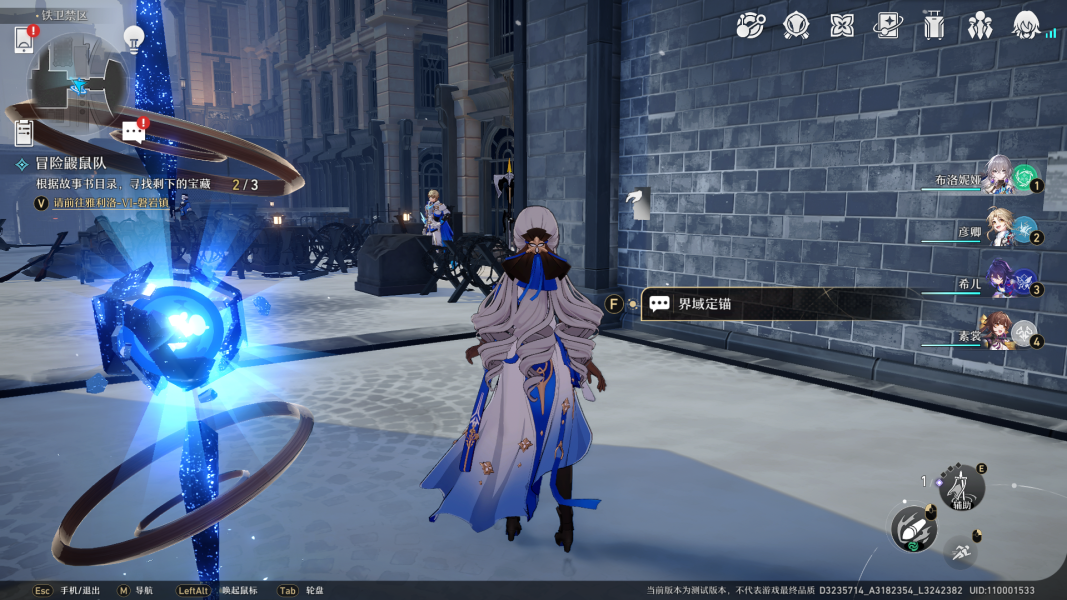Select the 冒险鼹鼠队 quest tracker

[x=72, y=163]
